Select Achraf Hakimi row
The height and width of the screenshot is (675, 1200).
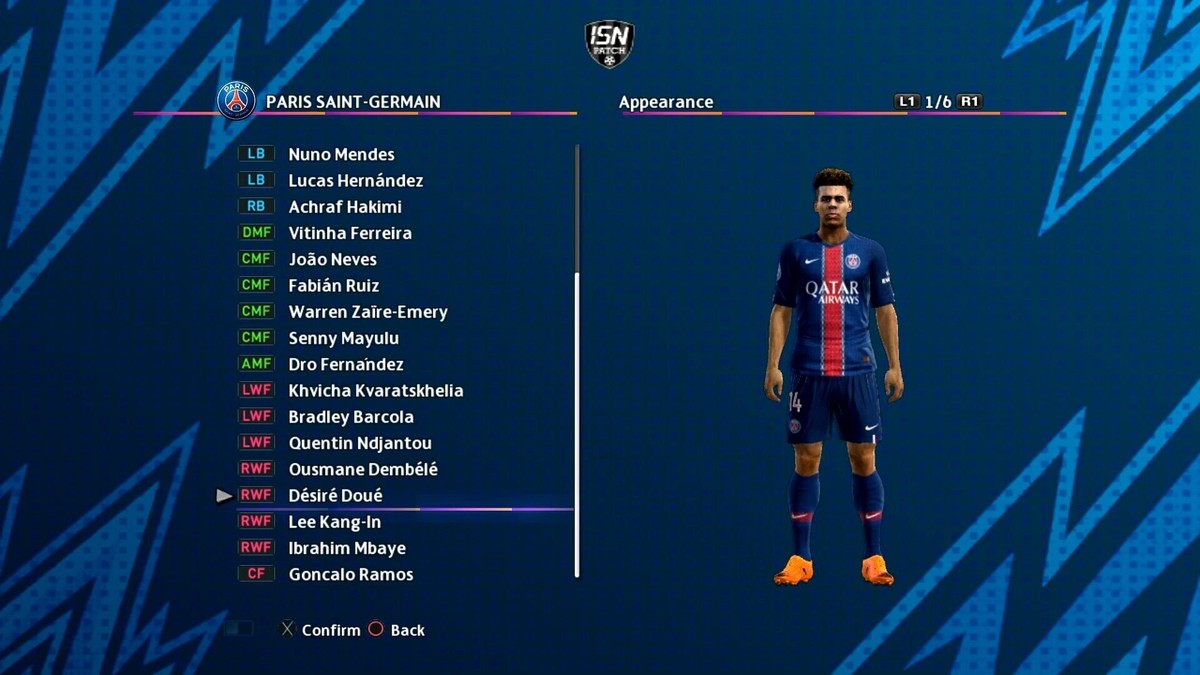point(345,207)
